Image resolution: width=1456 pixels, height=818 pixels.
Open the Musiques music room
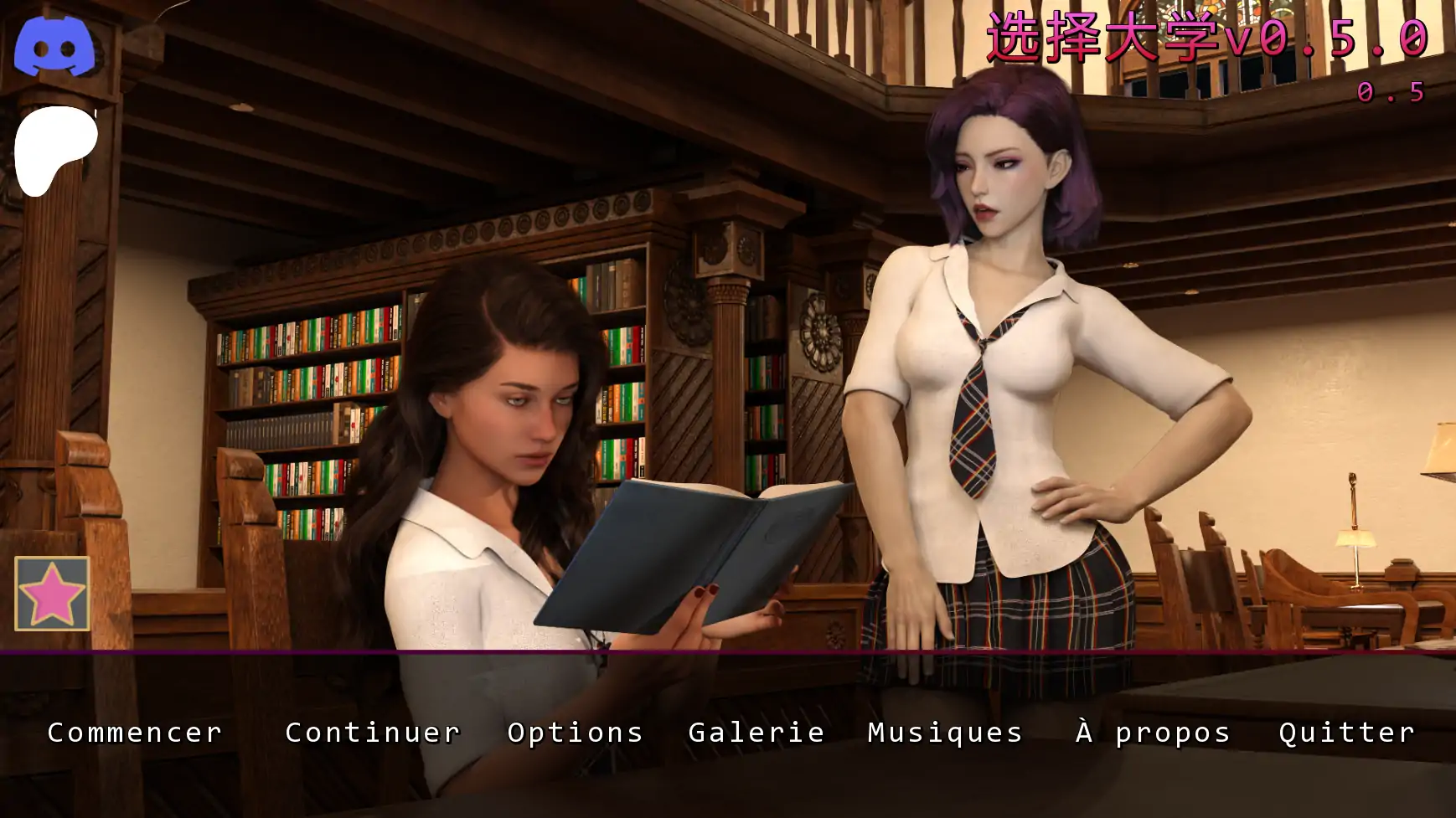click(945, 733)
